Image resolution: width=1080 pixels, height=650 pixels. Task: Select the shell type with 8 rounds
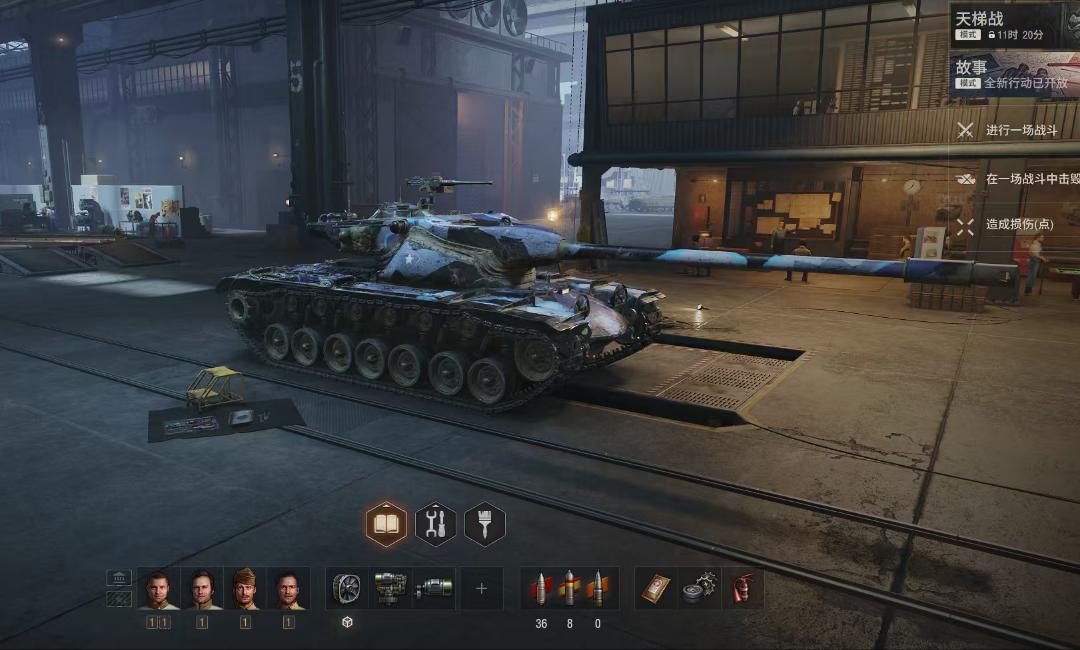coord(570,589)
